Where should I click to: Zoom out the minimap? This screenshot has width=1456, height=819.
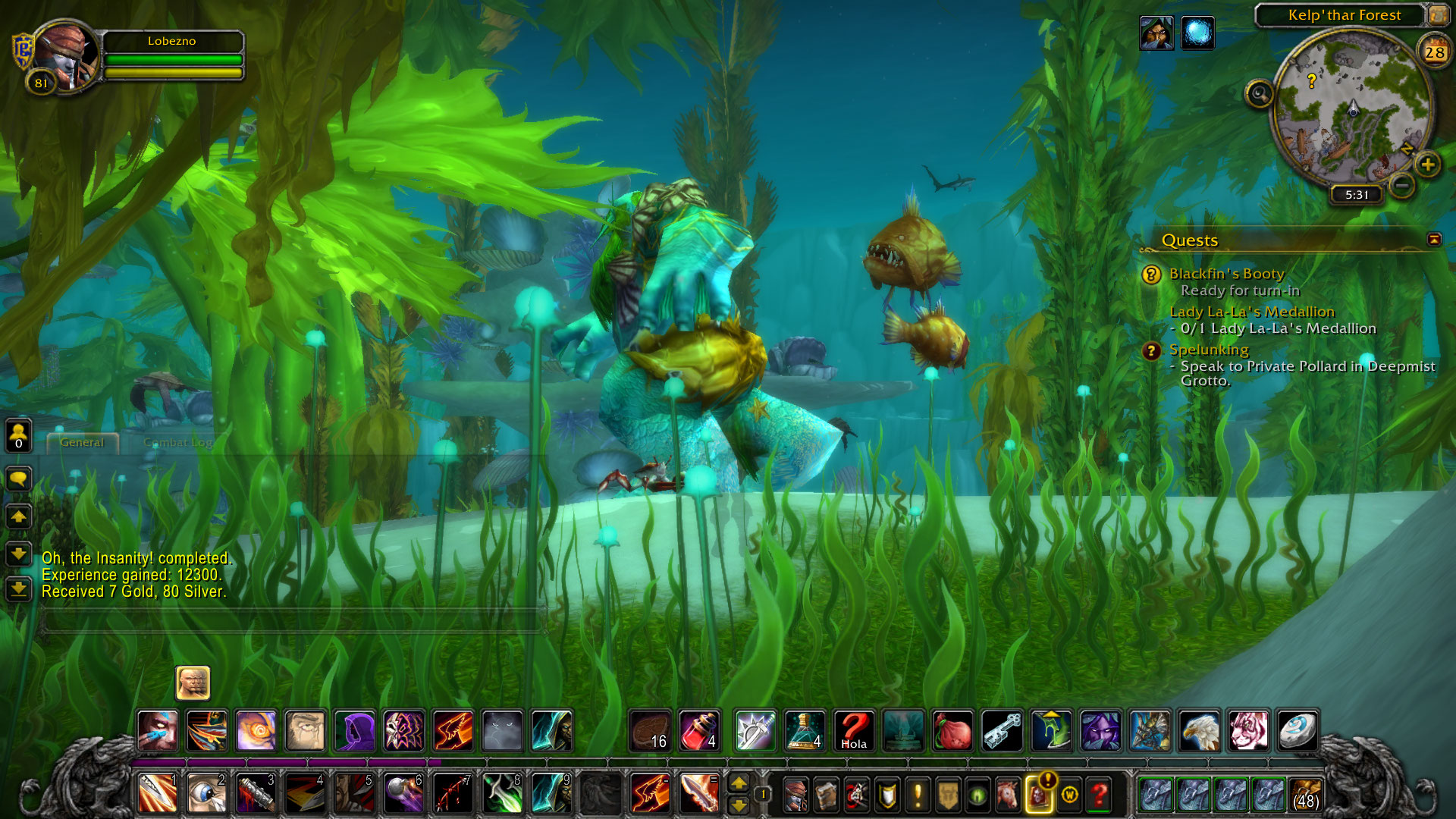(x=1402, y=184)
